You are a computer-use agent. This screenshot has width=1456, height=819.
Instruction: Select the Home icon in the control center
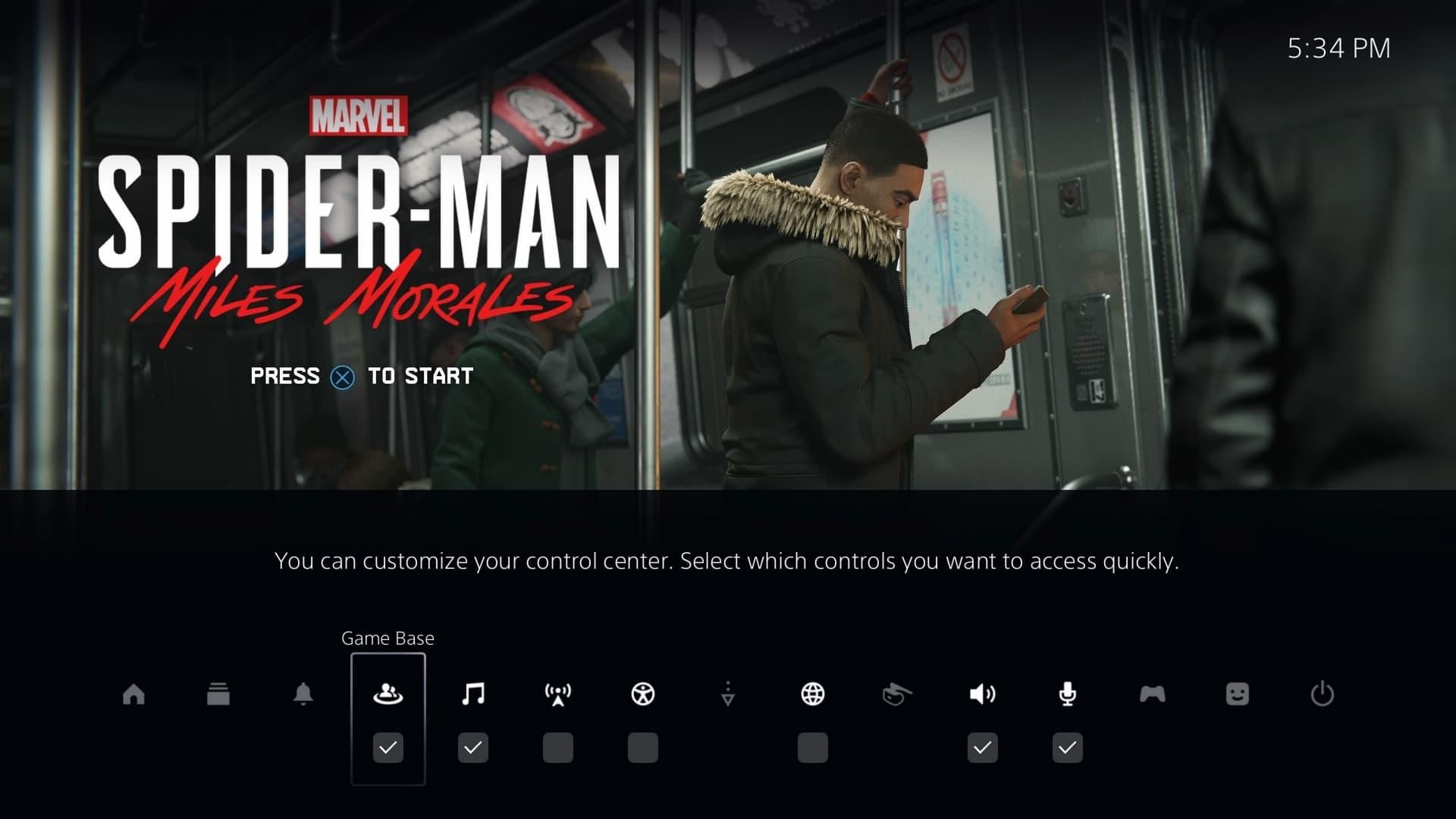click(133, 695)
